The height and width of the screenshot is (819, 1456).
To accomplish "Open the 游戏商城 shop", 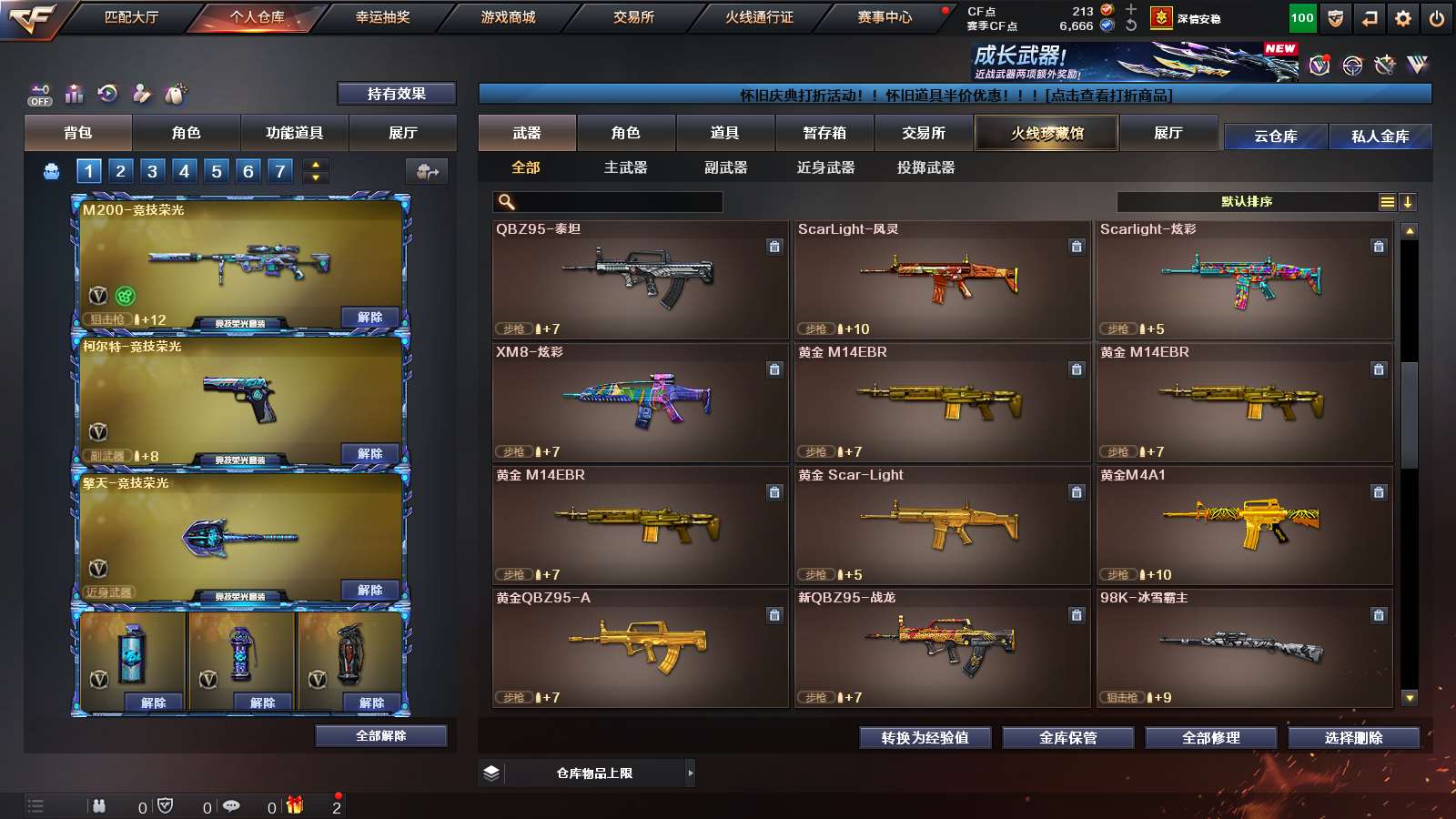I will click(508, 17).
